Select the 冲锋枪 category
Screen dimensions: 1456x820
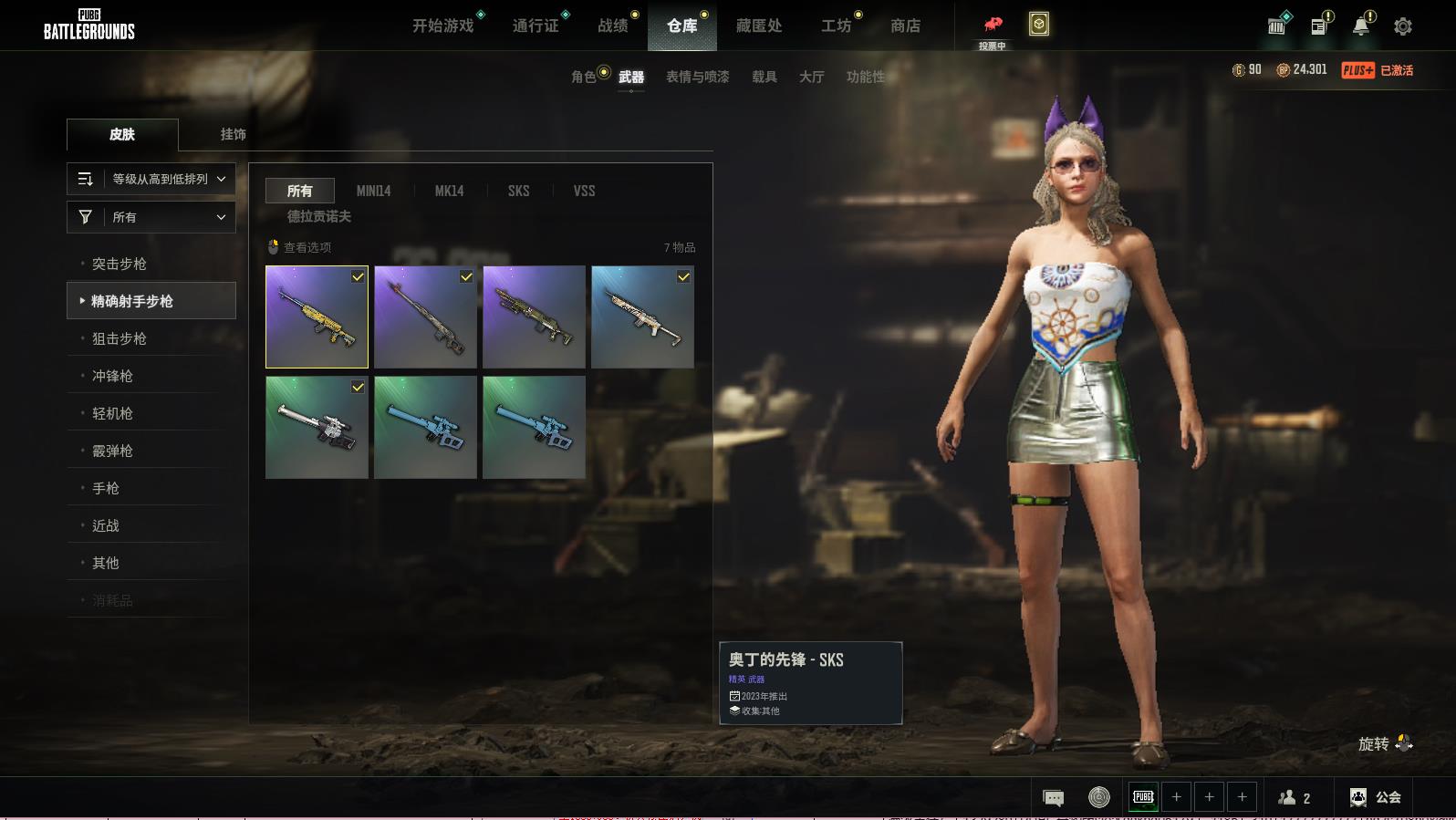112,376
